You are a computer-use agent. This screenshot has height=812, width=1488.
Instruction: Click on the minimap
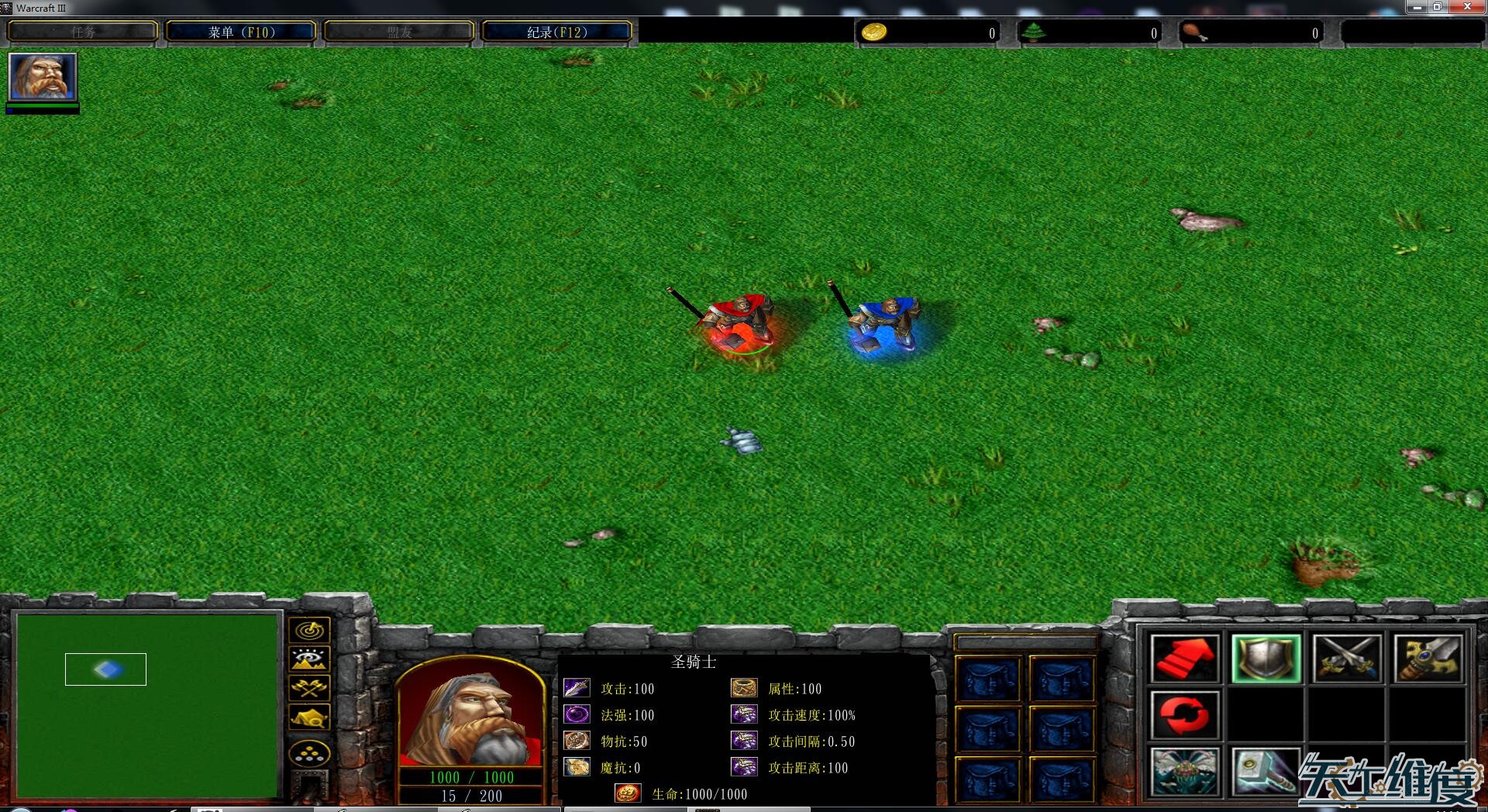click(x=147, y=705)
